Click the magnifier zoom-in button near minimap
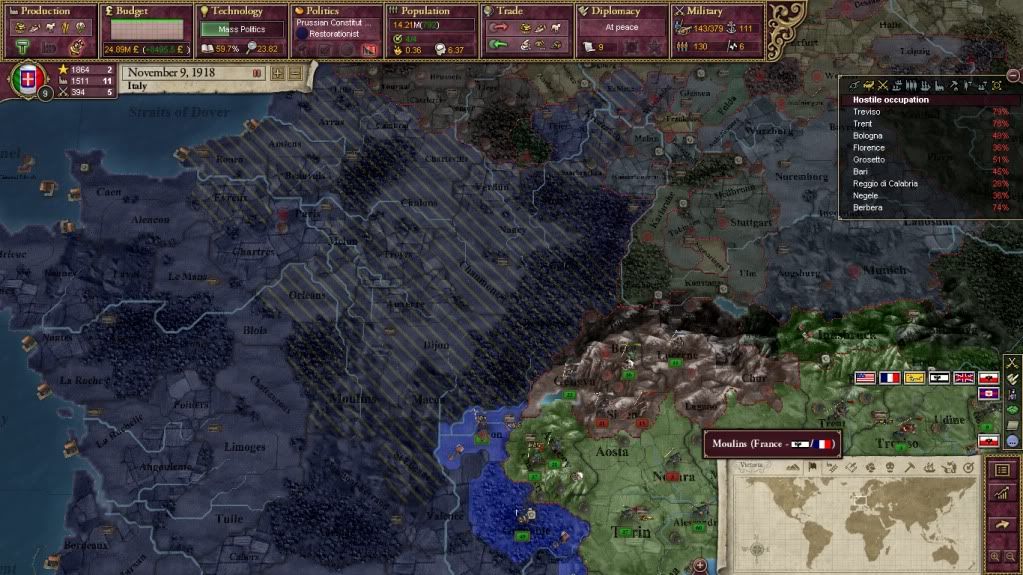Screen dimensions: 1023x575 tap(996, 555)
